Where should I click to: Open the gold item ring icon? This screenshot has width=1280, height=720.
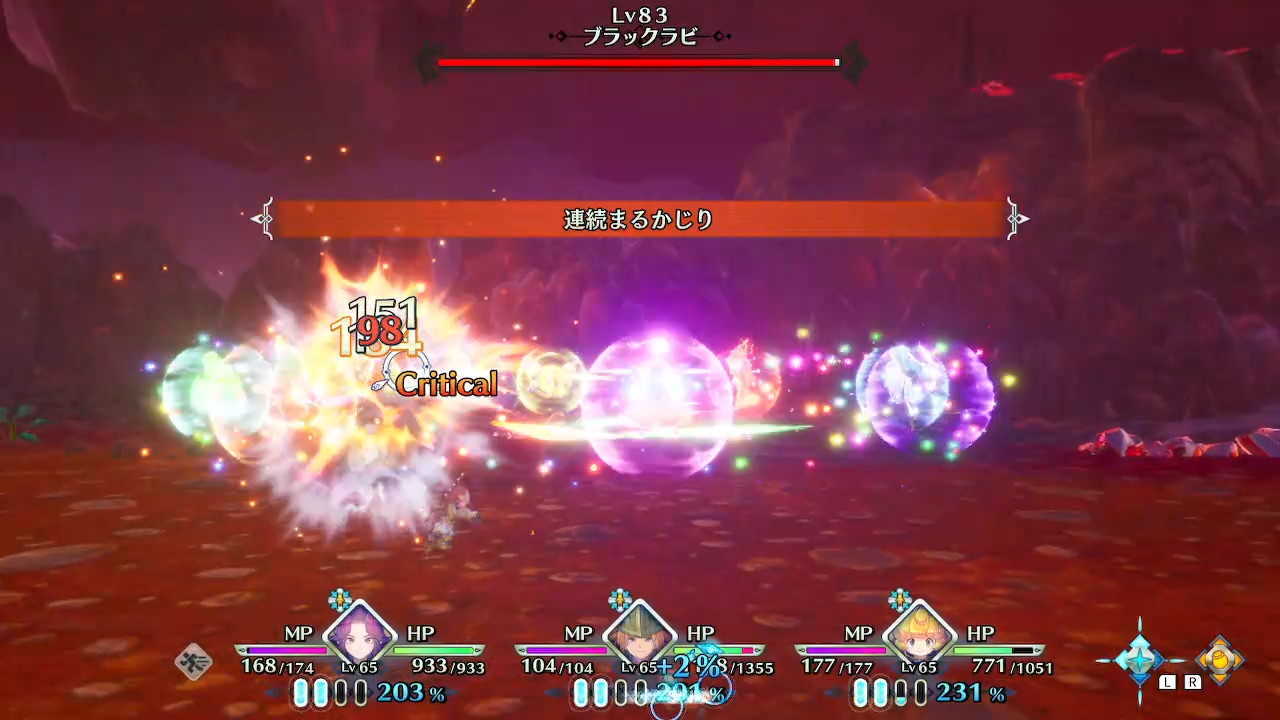pyautogui.click(x=1222, y=660)
